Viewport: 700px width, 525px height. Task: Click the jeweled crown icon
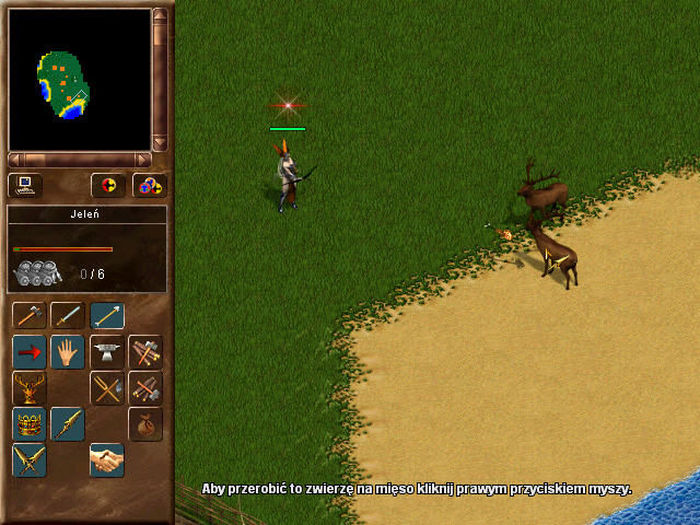pyautogui.click(x=29, y=424)
